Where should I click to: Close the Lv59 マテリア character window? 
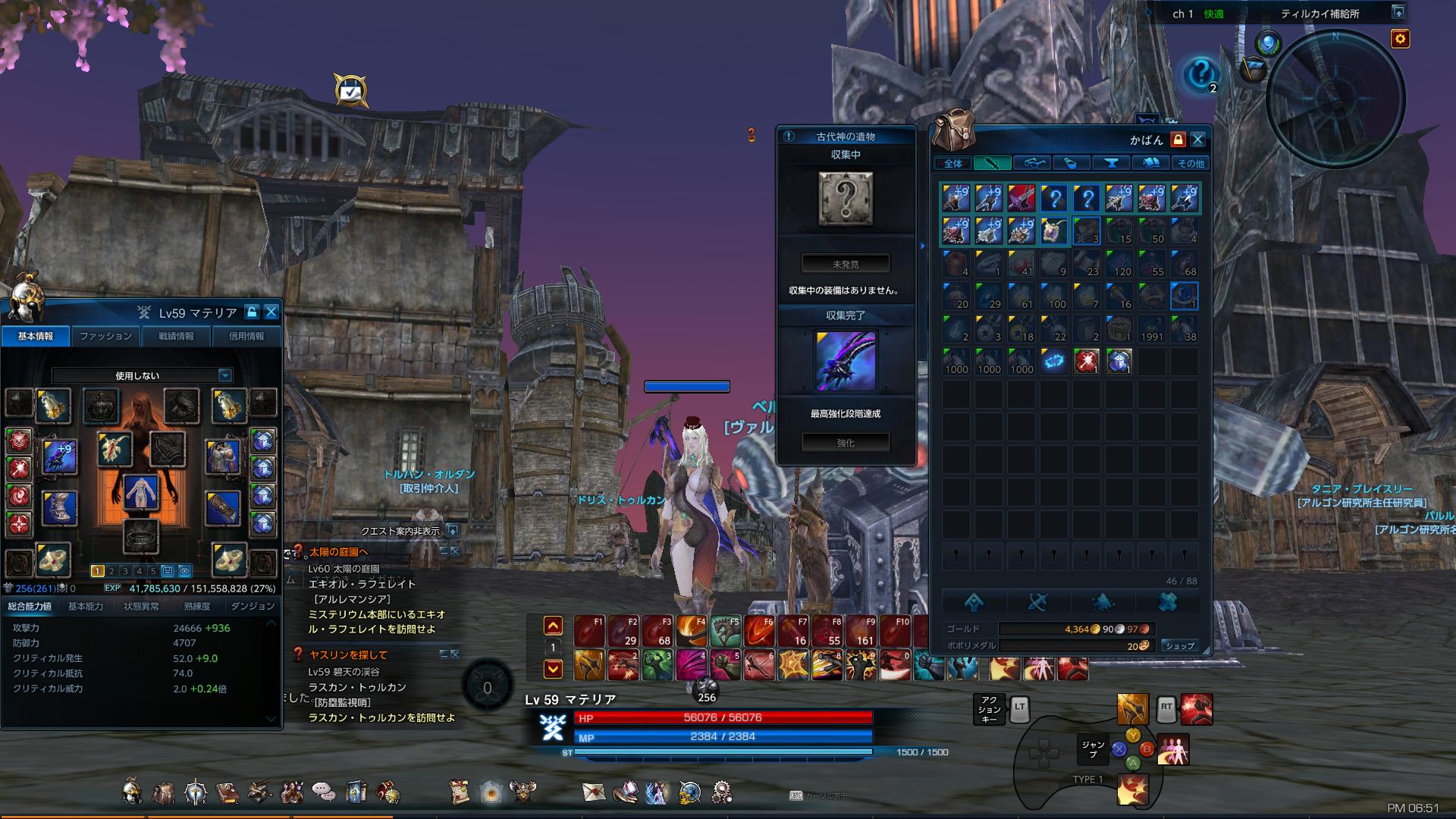(x=271, y=312)
